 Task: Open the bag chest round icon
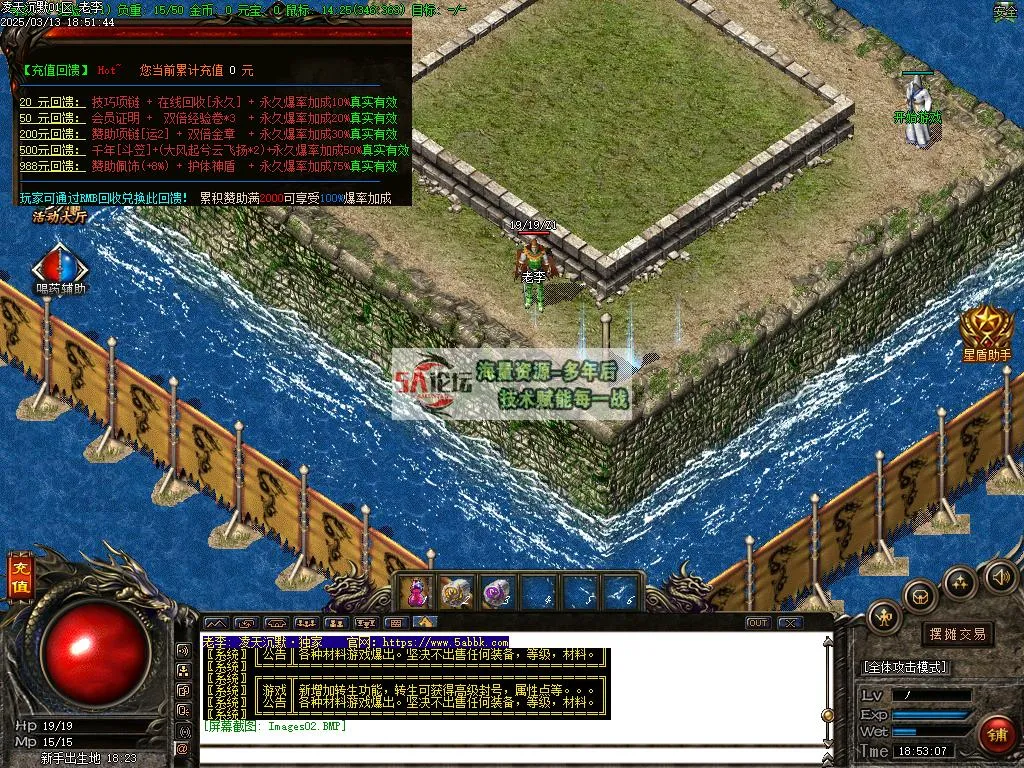click(920, 596)
